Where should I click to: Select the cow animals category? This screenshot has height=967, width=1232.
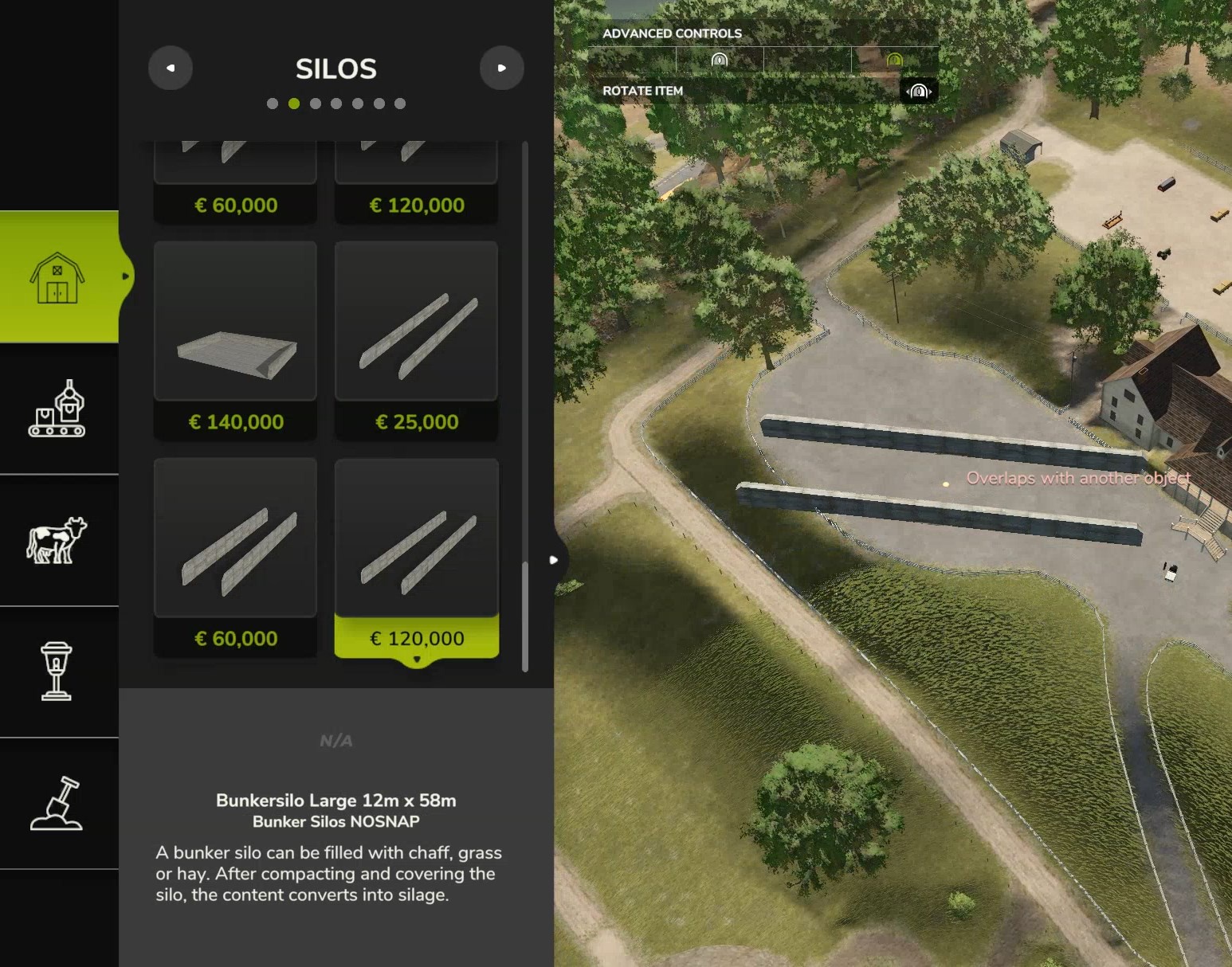point(57,540)
